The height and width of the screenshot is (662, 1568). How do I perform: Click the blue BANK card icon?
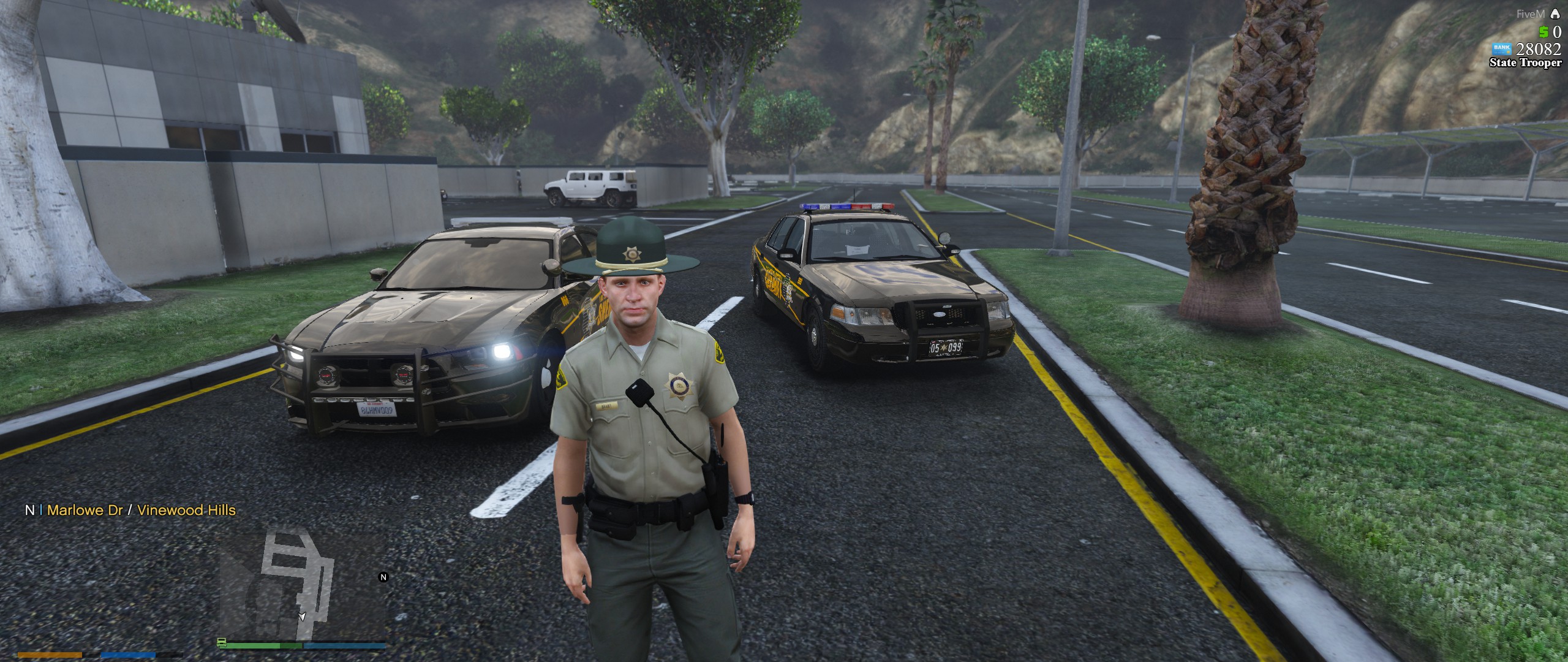pos(1501,49)
